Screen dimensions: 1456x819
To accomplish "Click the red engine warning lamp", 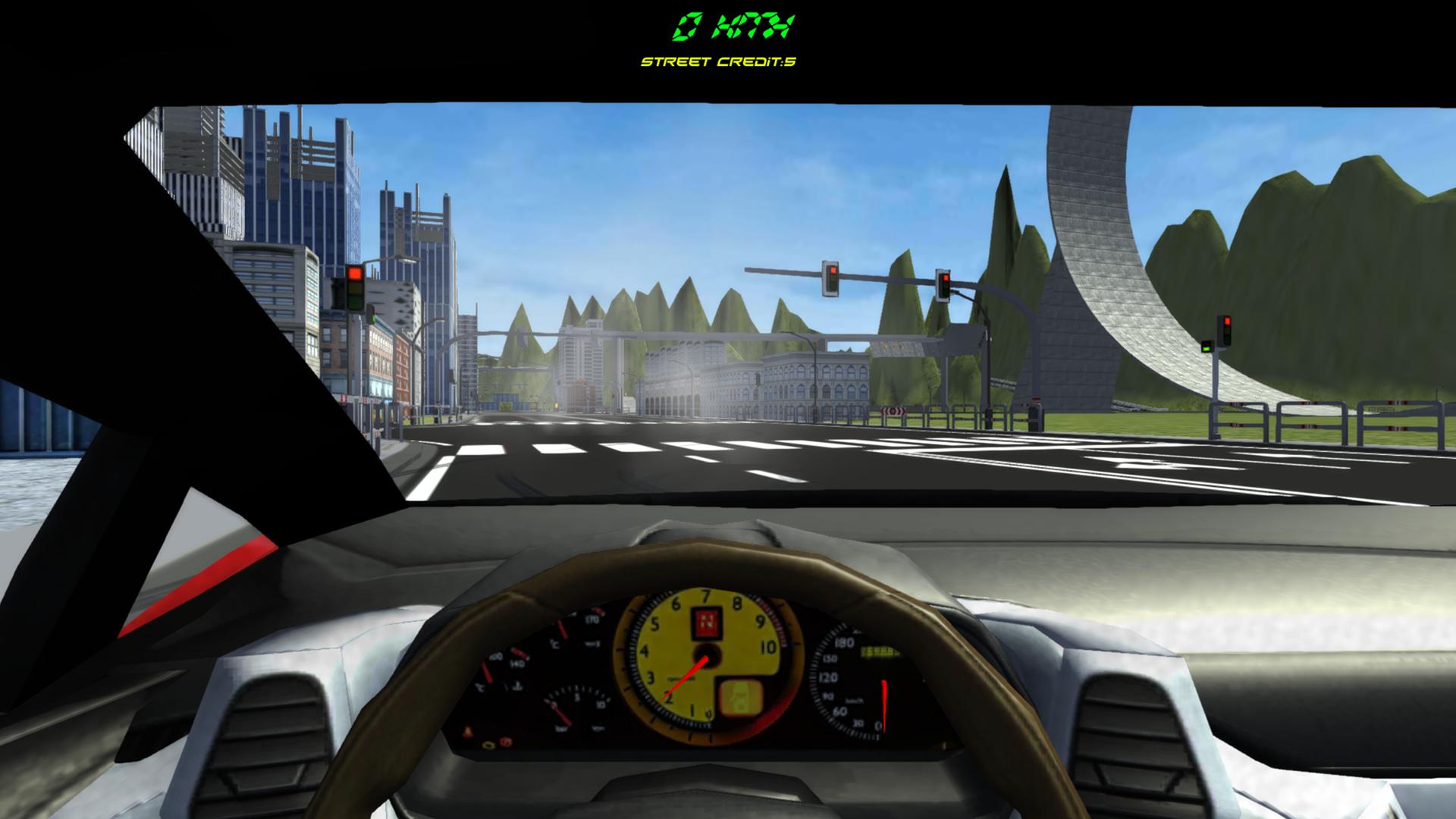I will tap(505, 742).
